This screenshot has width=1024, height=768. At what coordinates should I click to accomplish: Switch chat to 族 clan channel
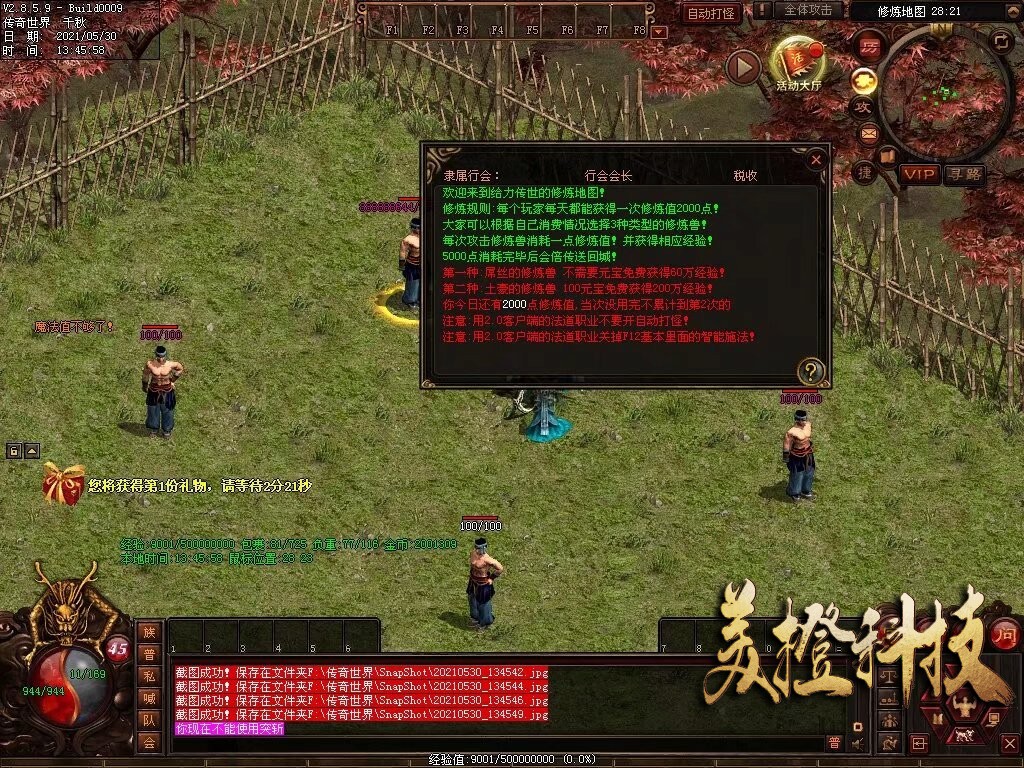(149, 632)
